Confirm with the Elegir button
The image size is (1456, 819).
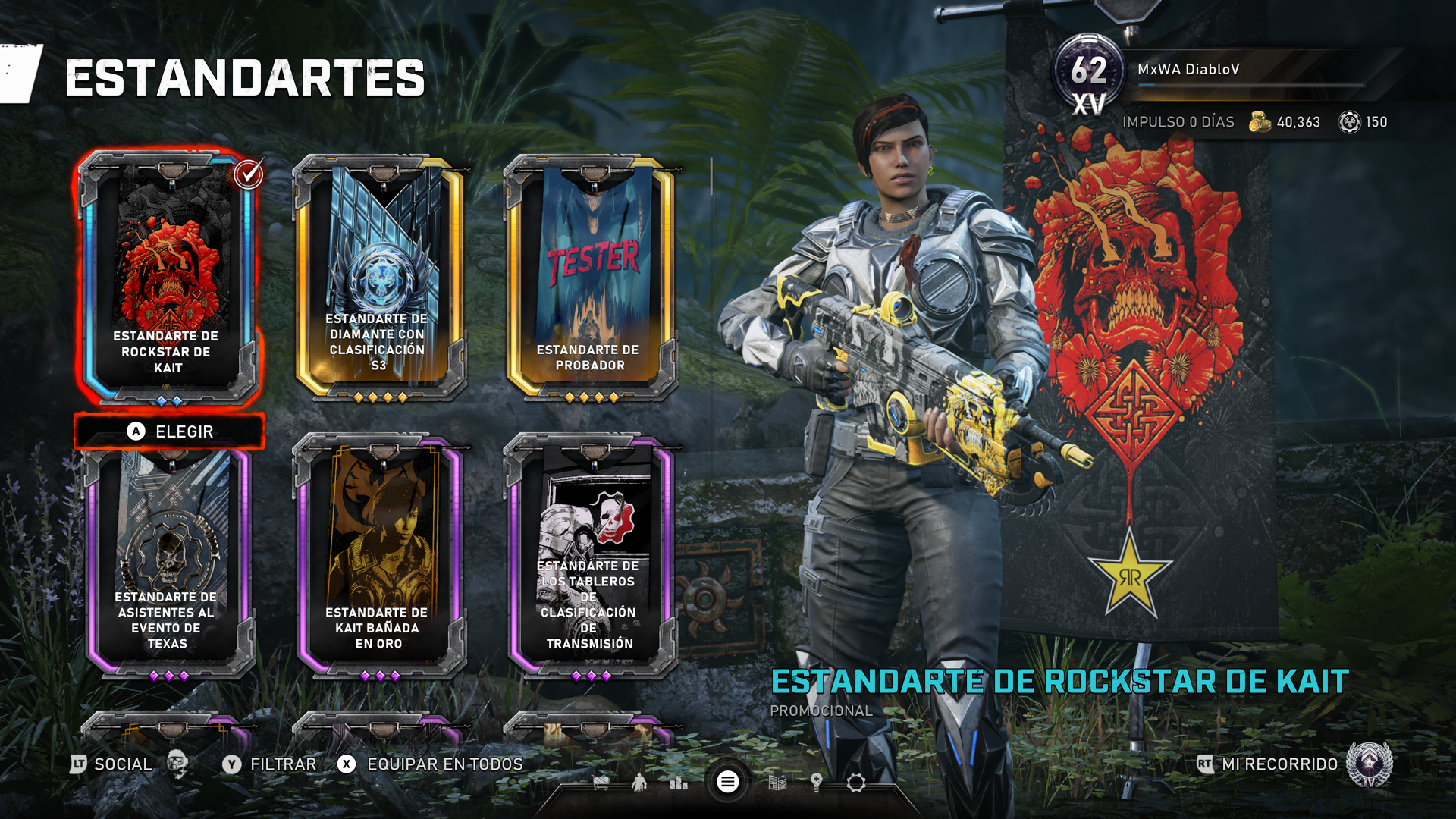(169, 431)
